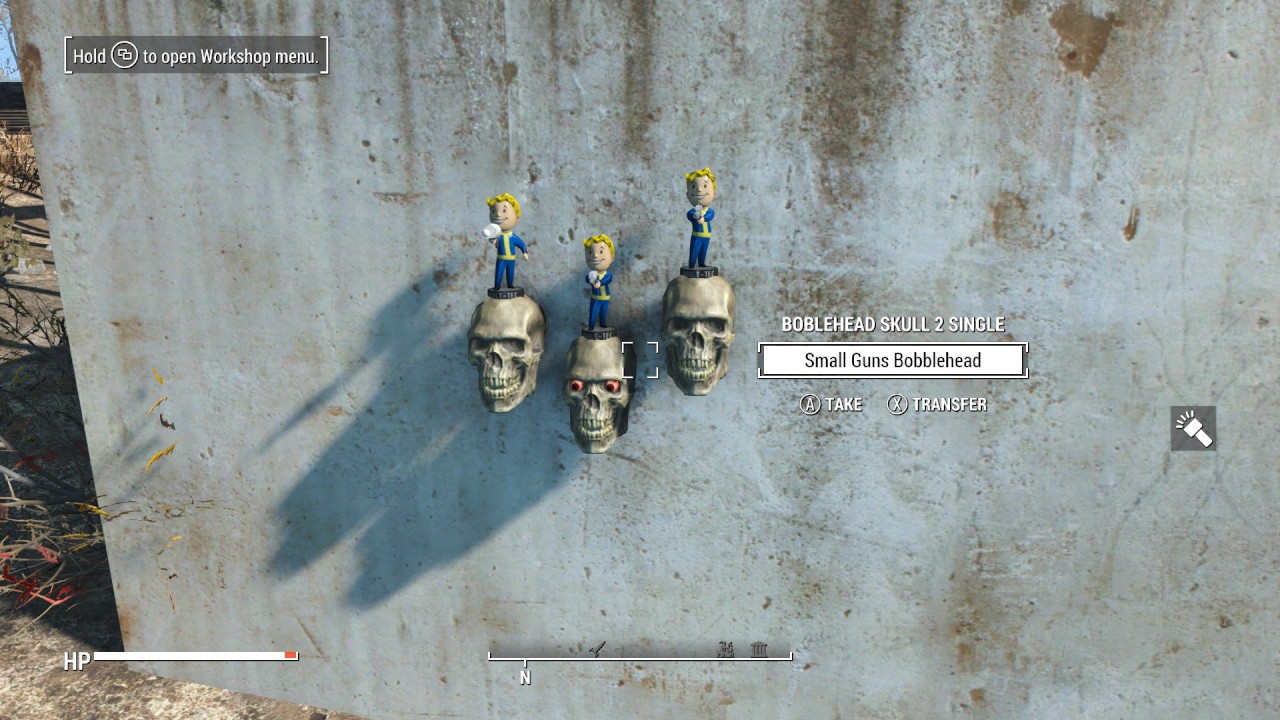Click the red segment of the HP bar
1280x720 pixels.
(x=291, y=655)
